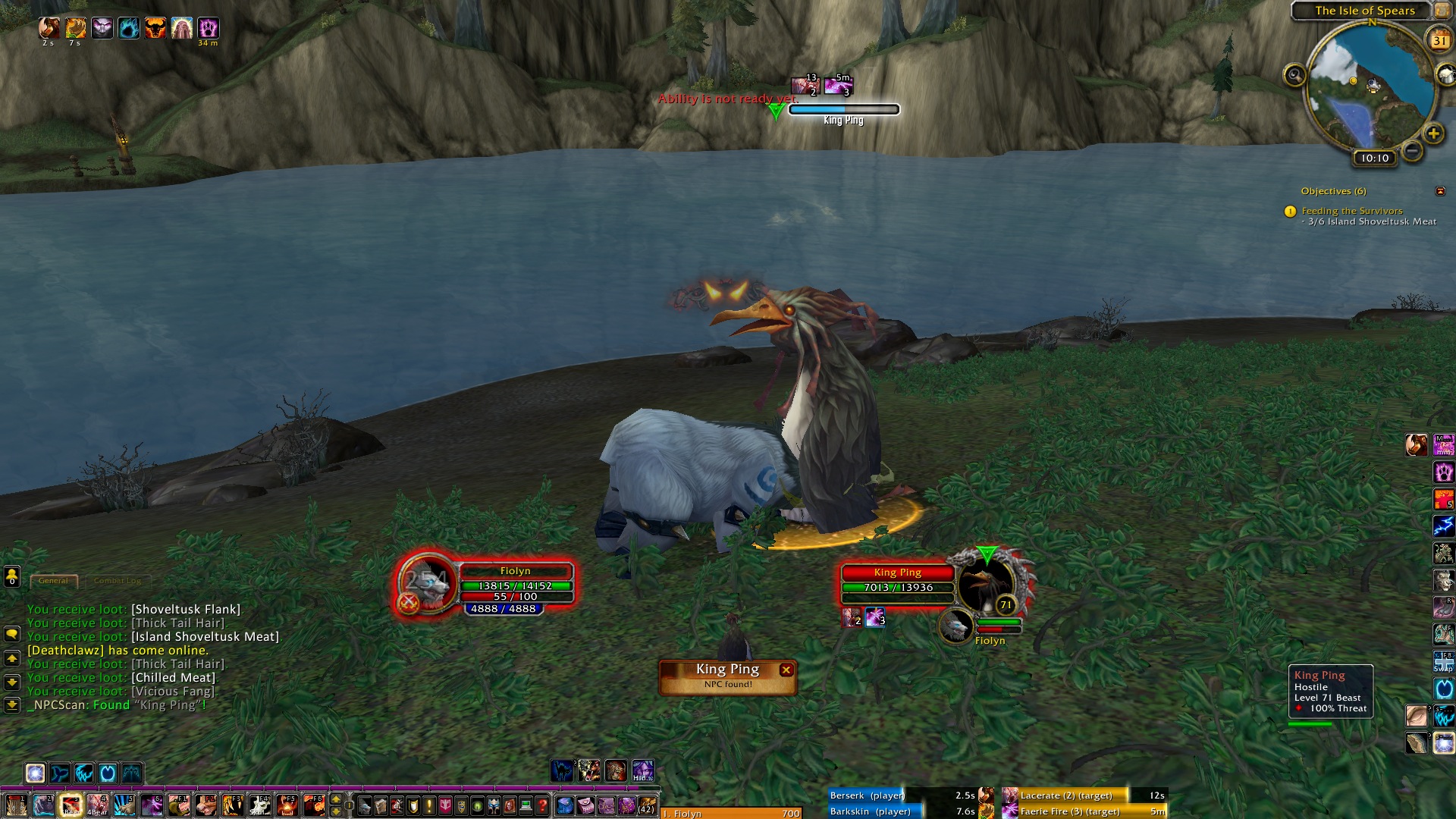The image size is (1456, 819).
Task: Switch to the Combat Log chat tab
Action: pos(118,581)
